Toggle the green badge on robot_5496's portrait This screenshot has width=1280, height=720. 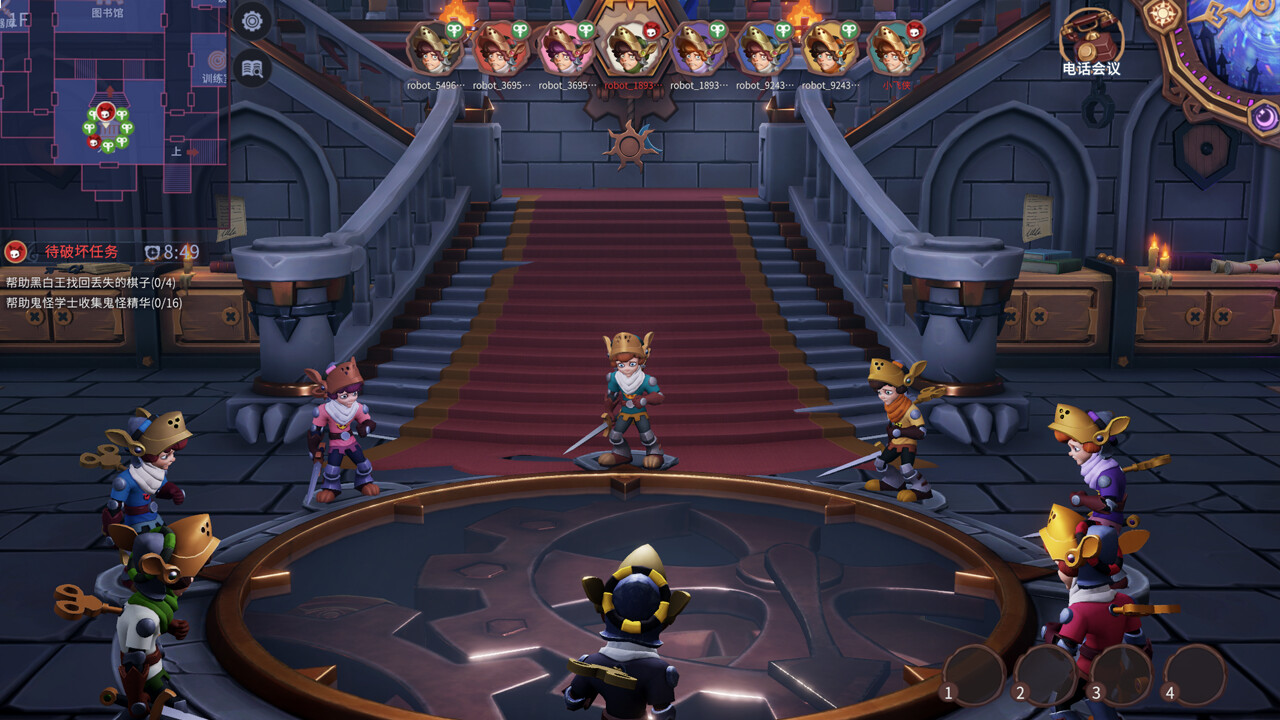454,30
